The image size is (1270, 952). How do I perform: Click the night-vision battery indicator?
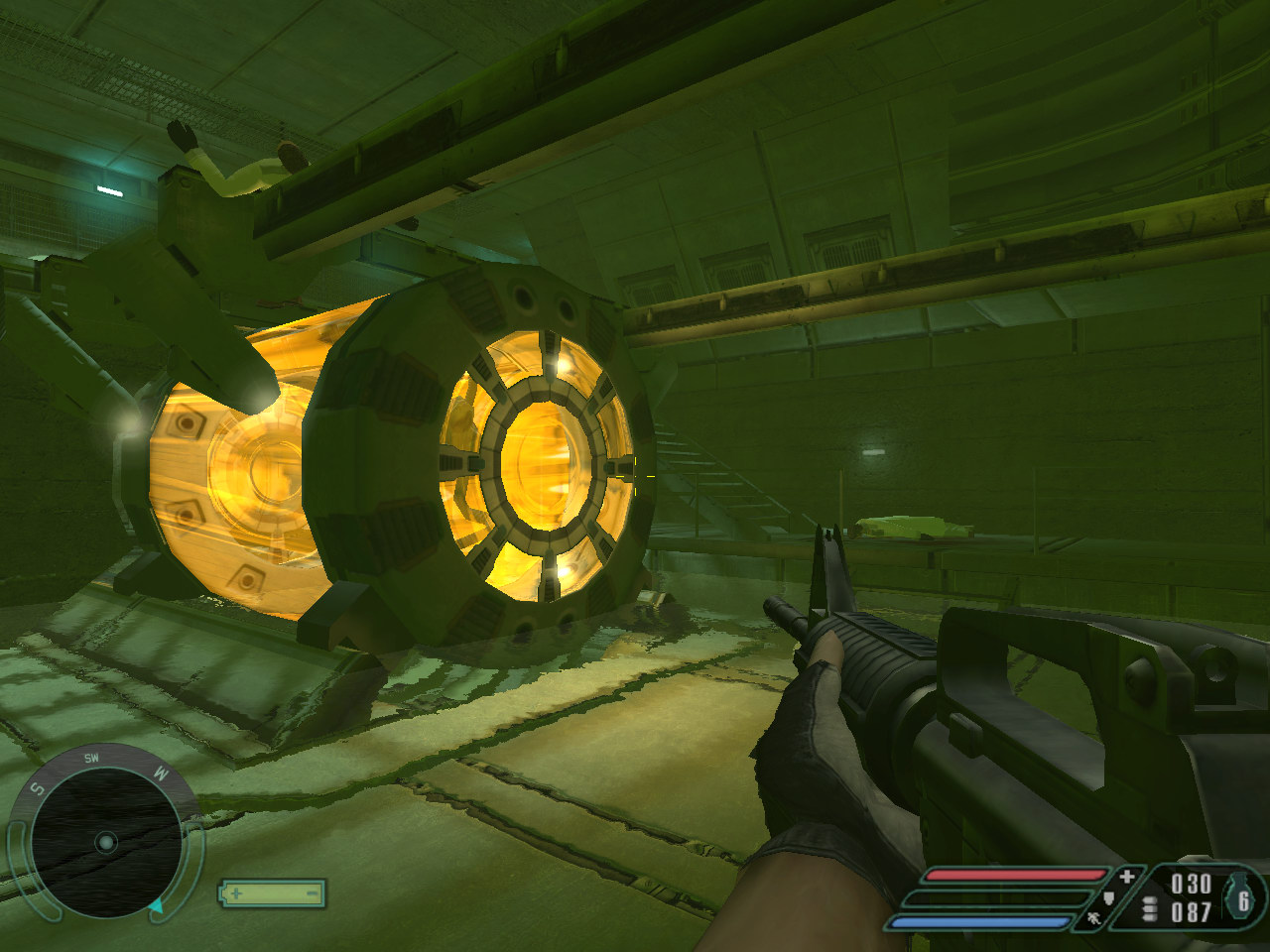click(272, 892)
